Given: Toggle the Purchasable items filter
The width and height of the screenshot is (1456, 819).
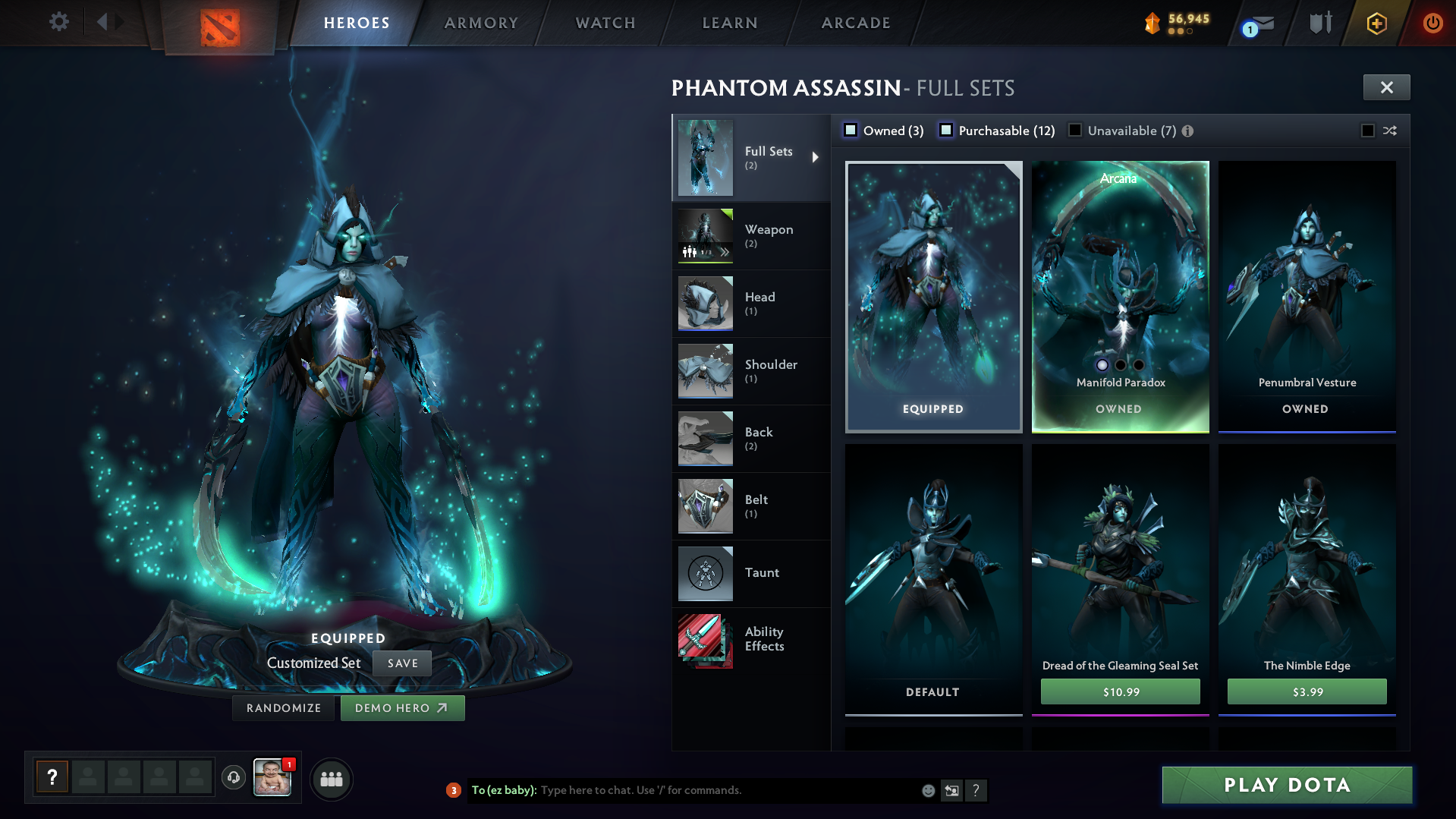Looking at the screenshot, I should pyautogui.click(x=946, y=131).
